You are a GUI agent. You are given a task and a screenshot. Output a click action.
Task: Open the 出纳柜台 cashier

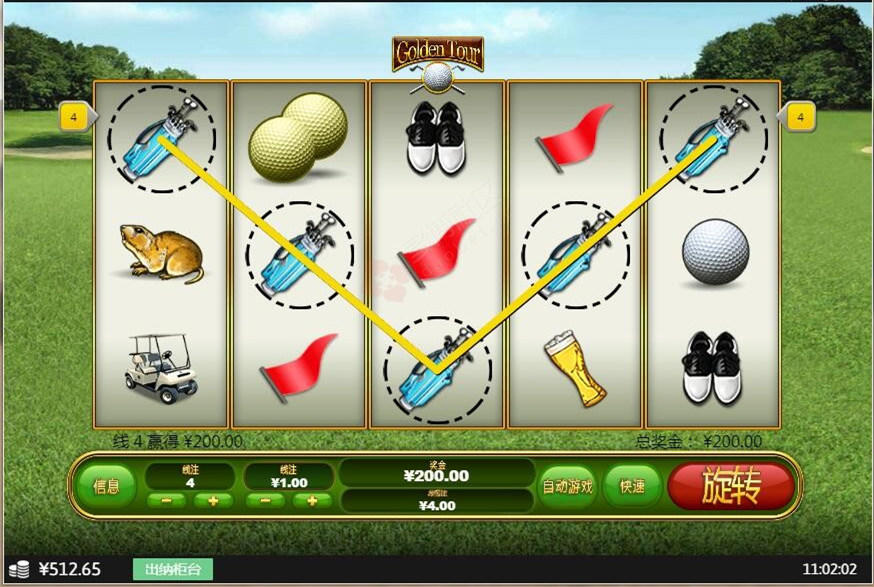[x=172, y=570]
